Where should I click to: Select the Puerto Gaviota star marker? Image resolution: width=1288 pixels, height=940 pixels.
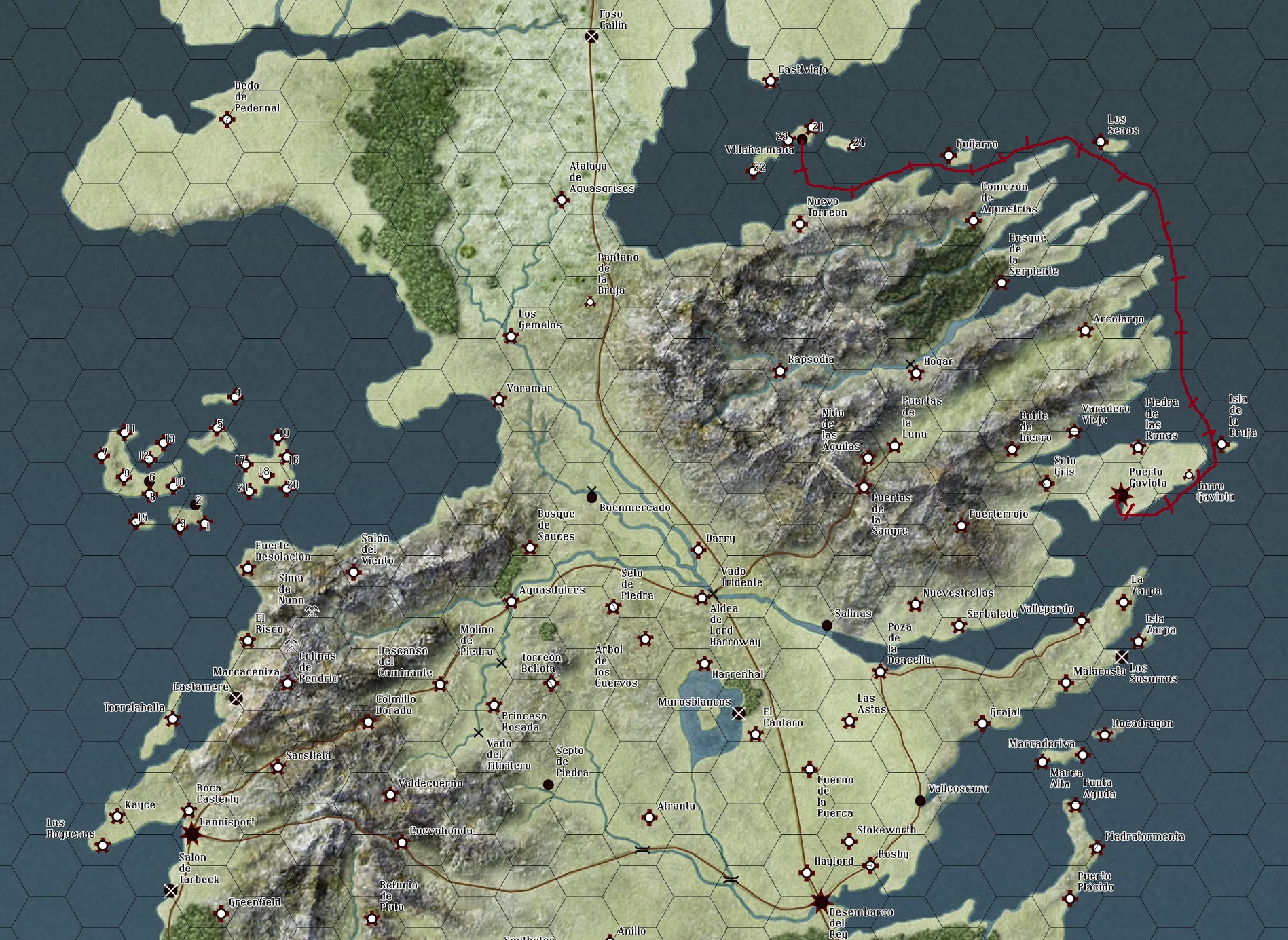click(x=1121, y=495)
